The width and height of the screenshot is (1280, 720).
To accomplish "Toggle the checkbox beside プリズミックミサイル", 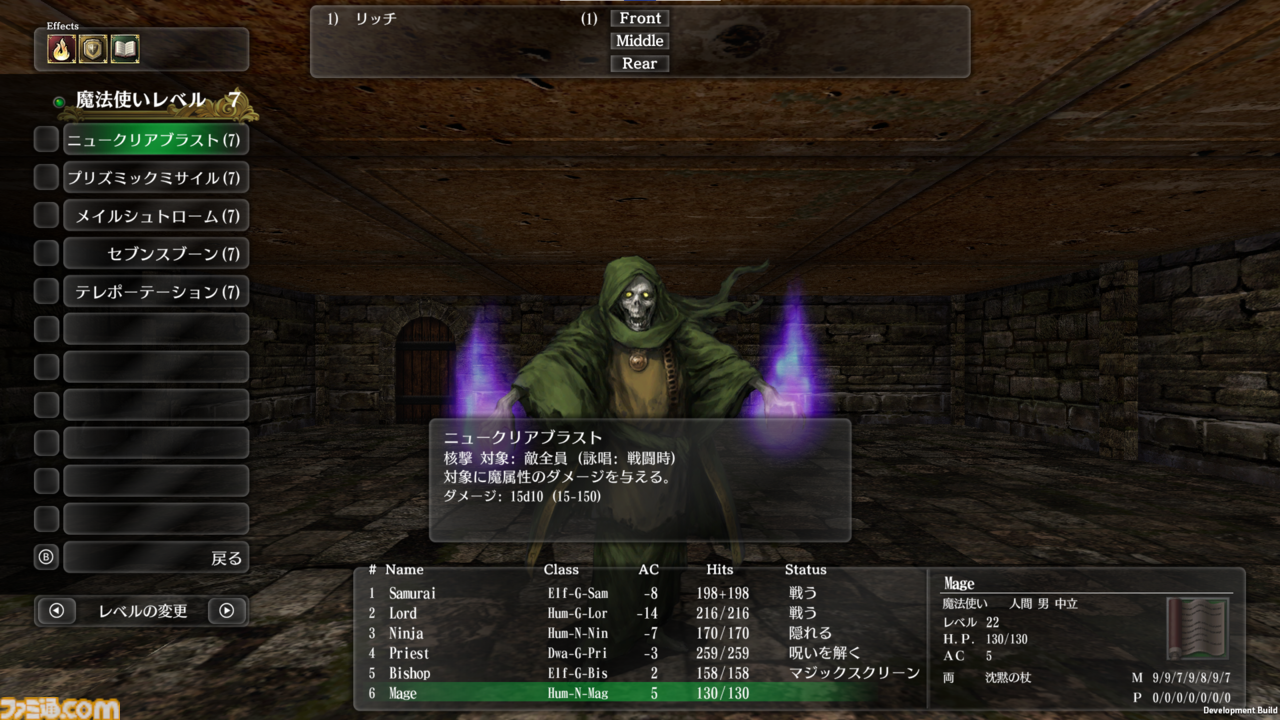I will pyautogui.click(x=45, y=177).
